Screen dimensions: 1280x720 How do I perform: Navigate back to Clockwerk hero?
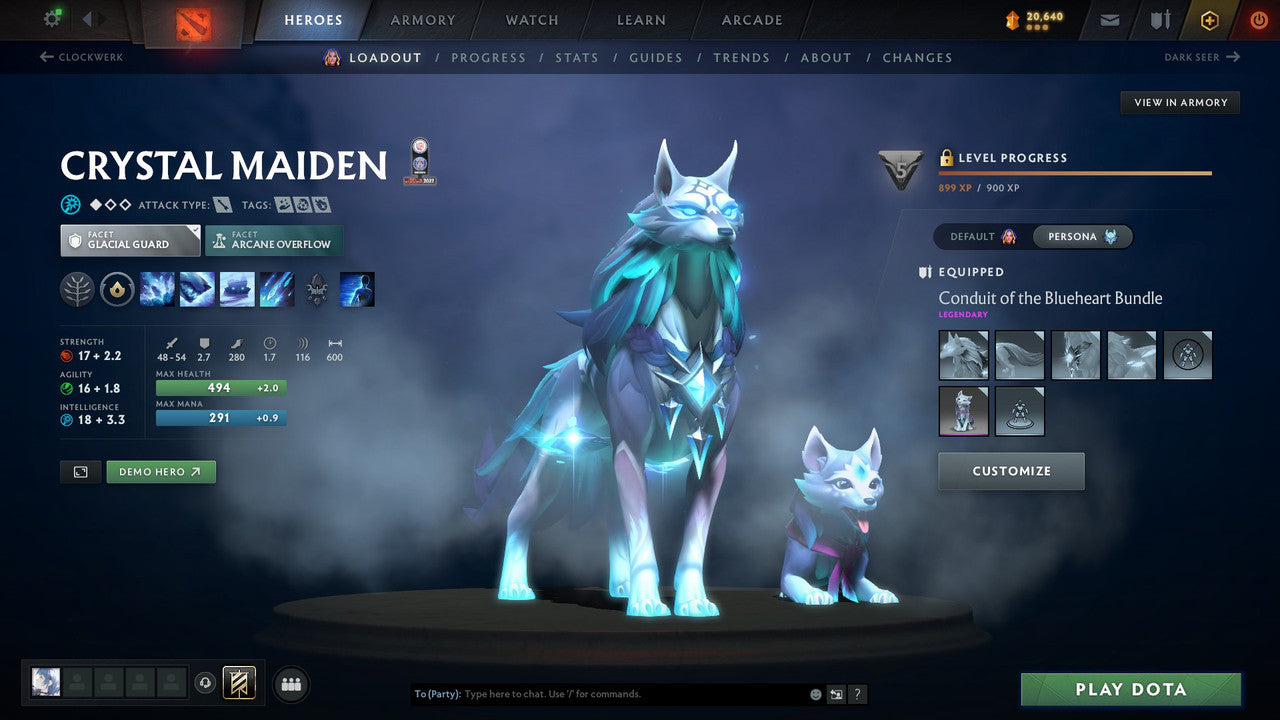point(82,57)
